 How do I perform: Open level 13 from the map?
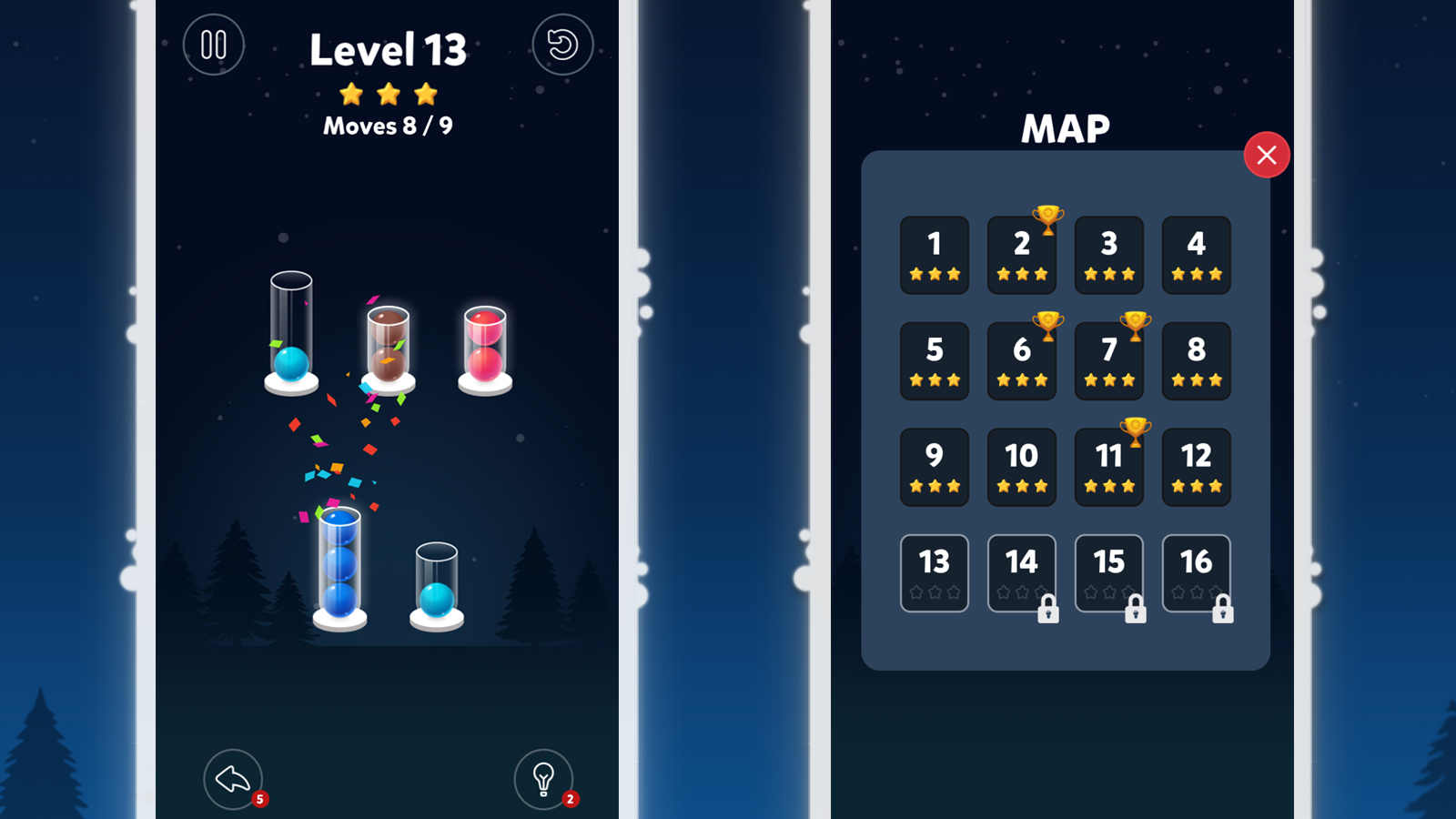935,572
